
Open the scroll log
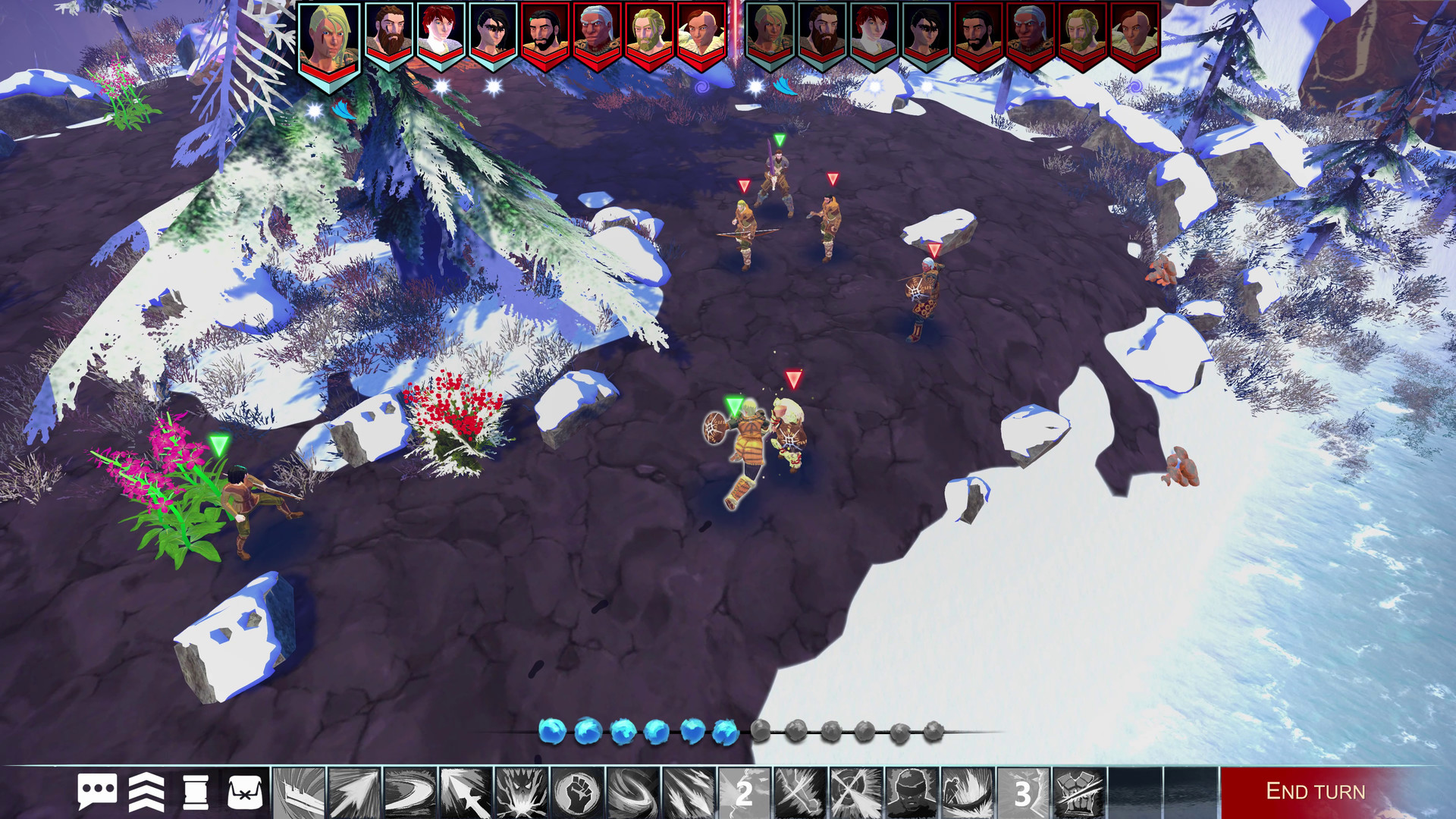195,792
